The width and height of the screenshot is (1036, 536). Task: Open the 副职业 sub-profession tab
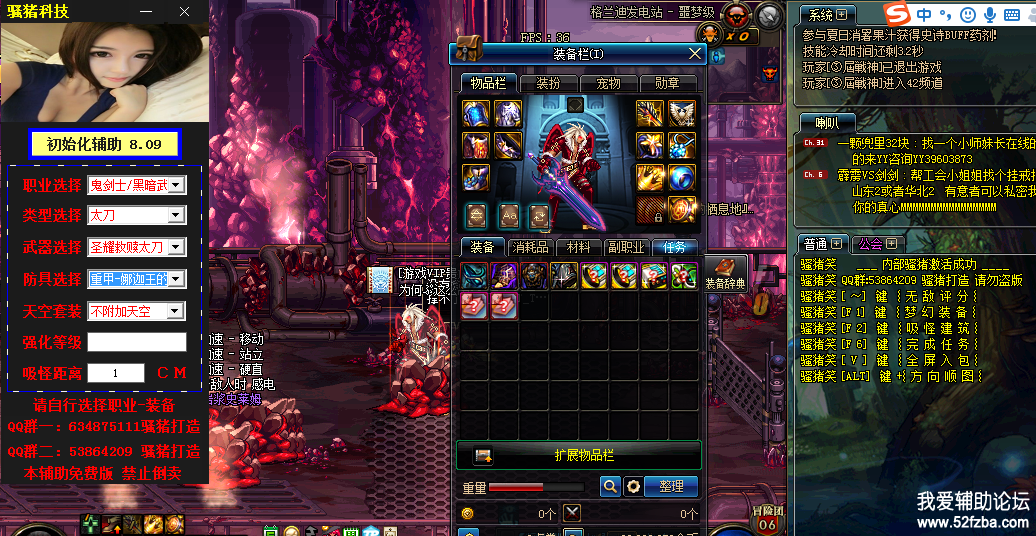[626, 247]
